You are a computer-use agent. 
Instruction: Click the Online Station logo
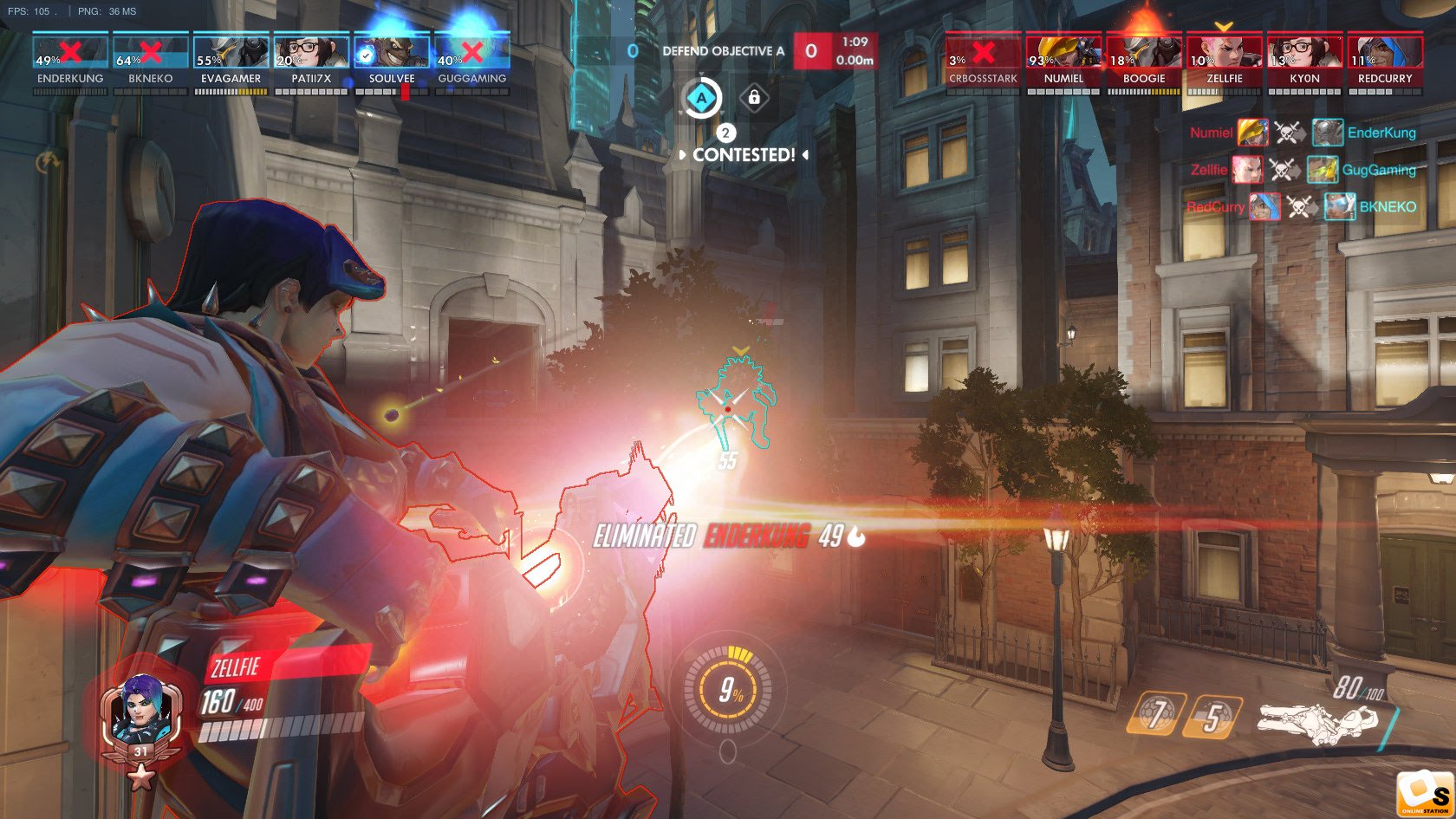coord(1424,793)
